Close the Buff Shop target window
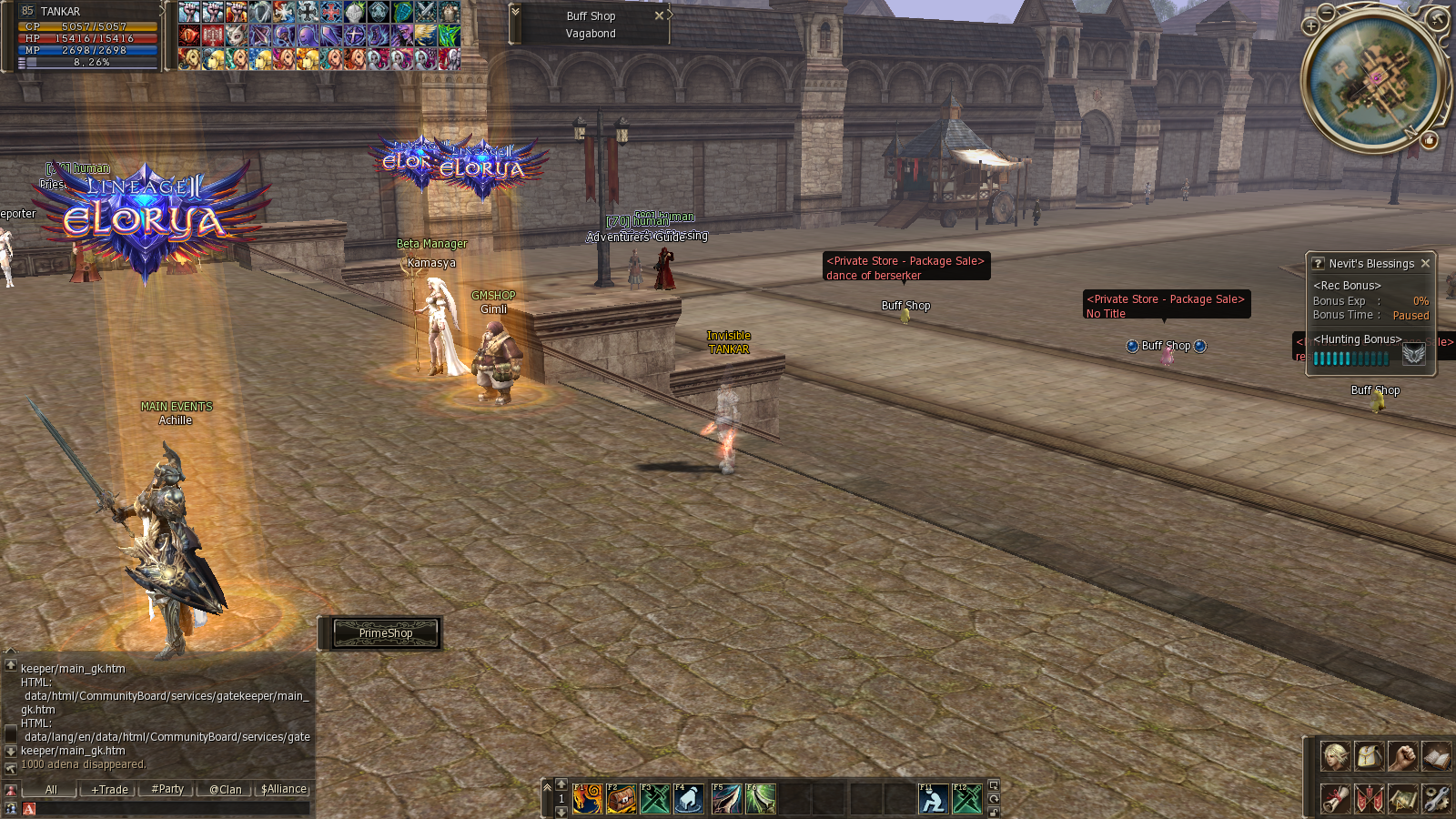The width and height of the screenshot is (1456, 819). coord(659,15)
